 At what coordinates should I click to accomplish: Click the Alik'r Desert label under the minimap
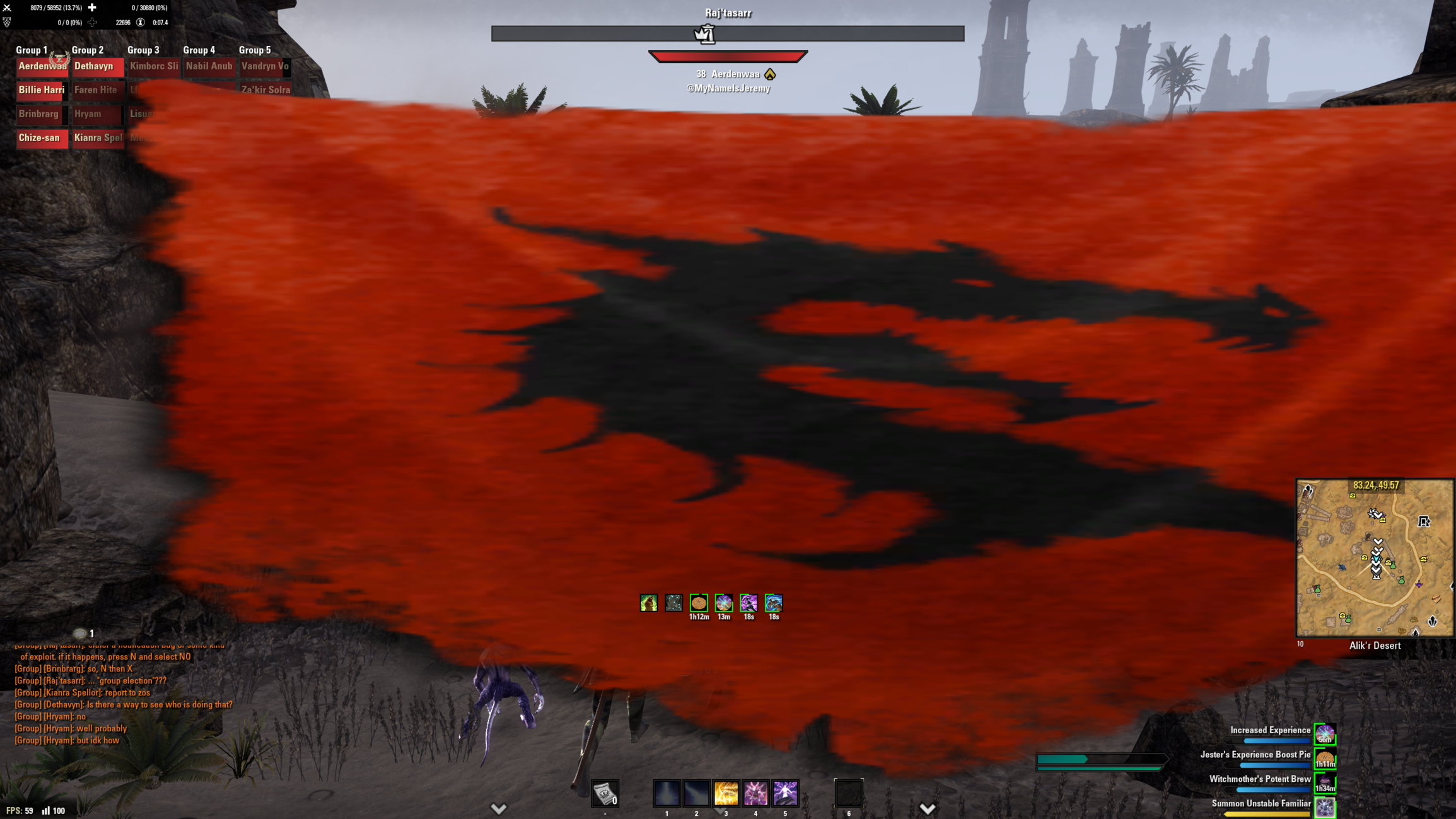[x=1375, y=646]
